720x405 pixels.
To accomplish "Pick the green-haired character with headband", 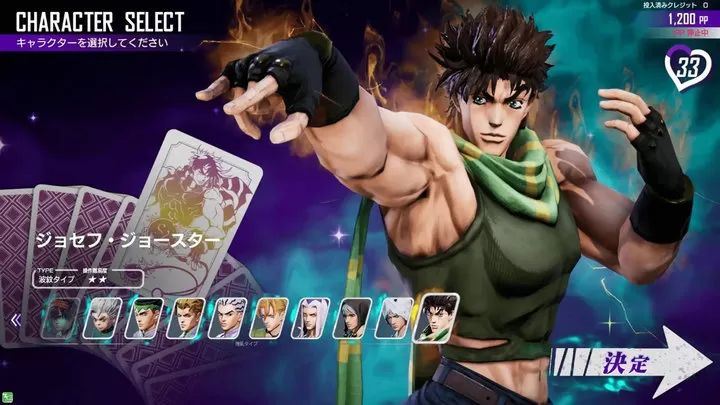I will [x=144, y=320].
